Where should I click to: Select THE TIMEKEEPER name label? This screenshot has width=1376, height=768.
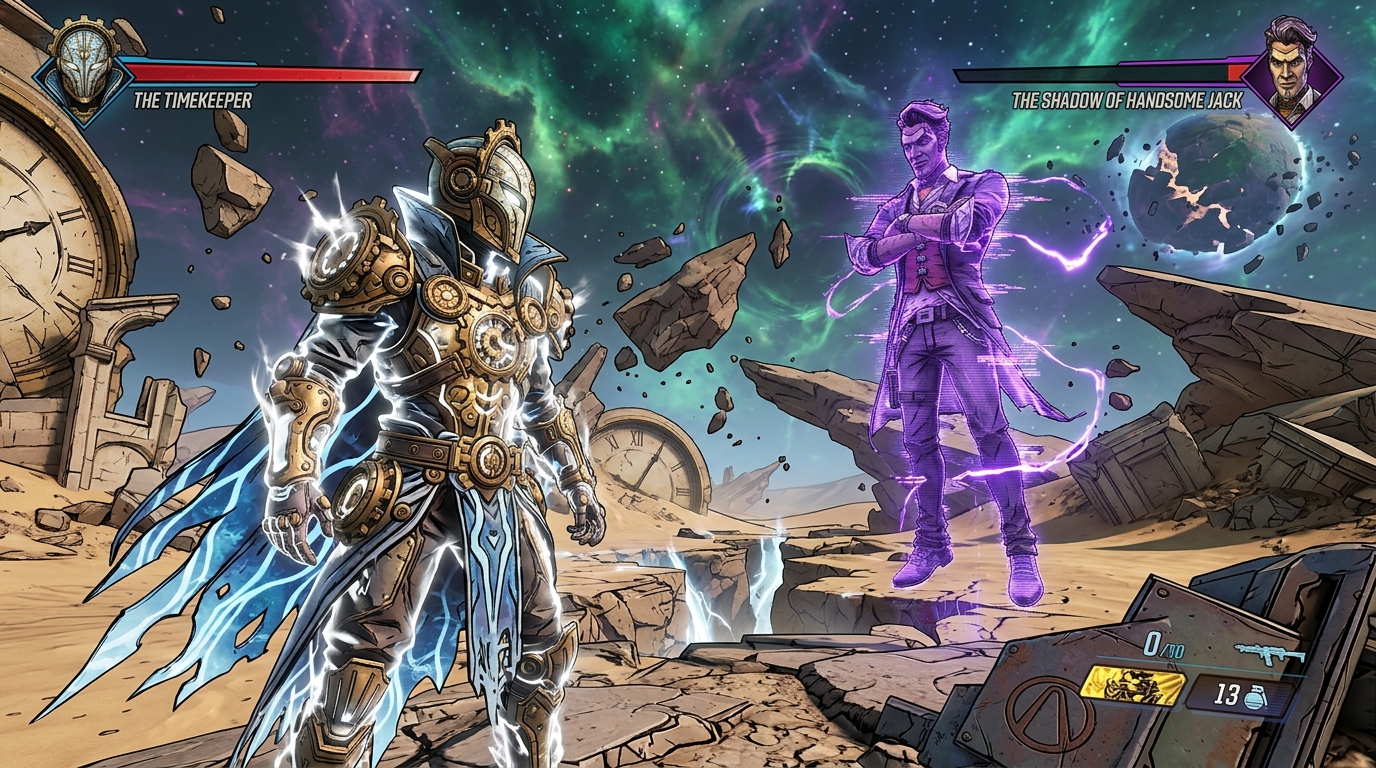(194, 100)
